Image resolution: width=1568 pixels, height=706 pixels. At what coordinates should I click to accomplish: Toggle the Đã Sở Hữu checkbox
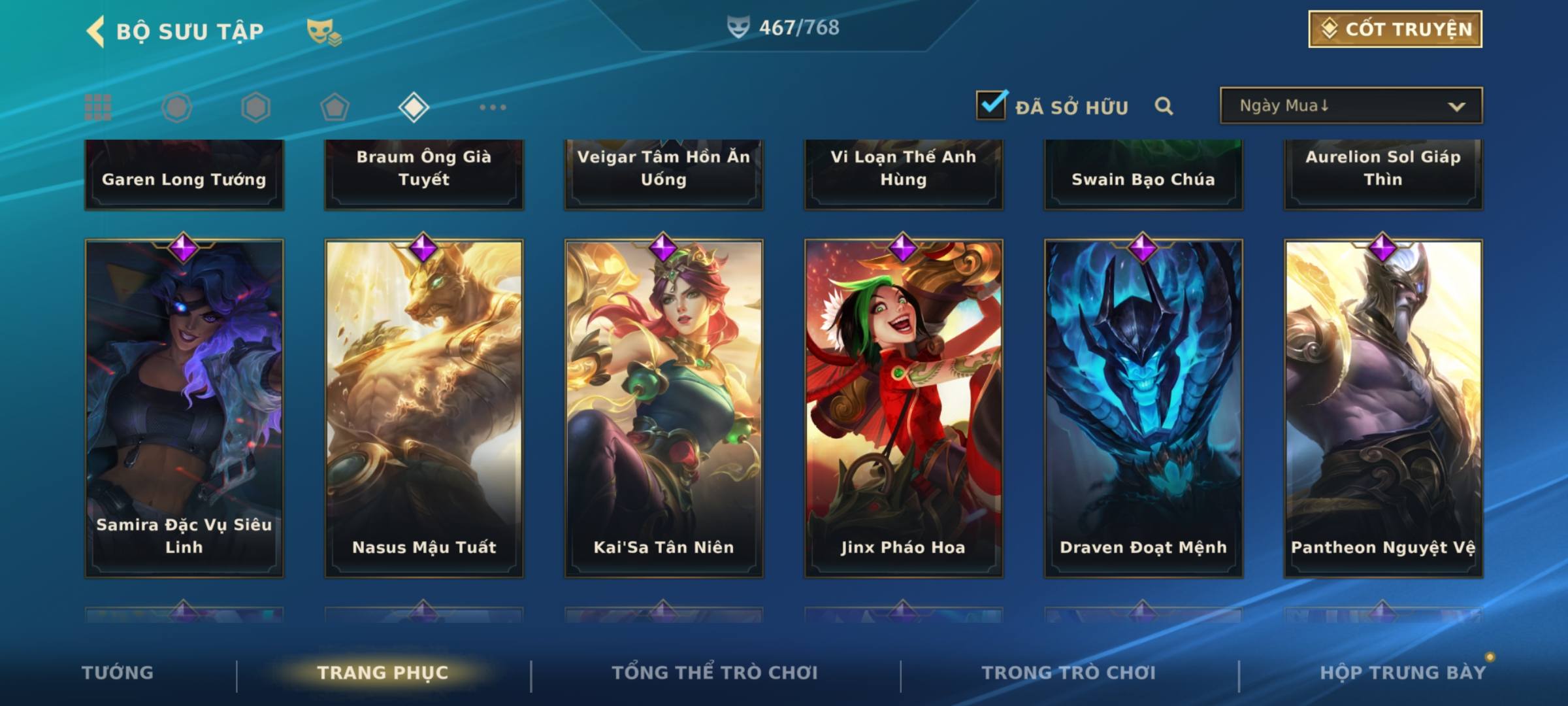point(991,105)
